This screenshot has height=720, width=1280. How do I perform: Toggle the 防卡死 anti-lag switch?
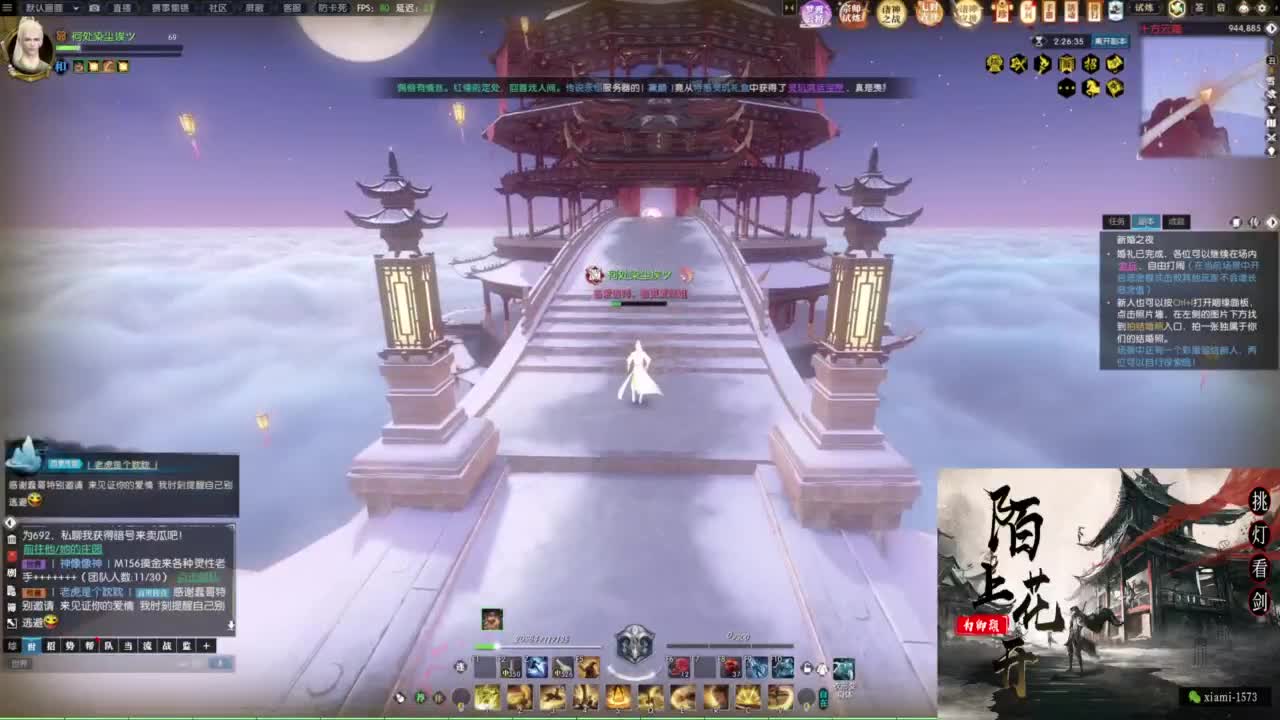334,9
